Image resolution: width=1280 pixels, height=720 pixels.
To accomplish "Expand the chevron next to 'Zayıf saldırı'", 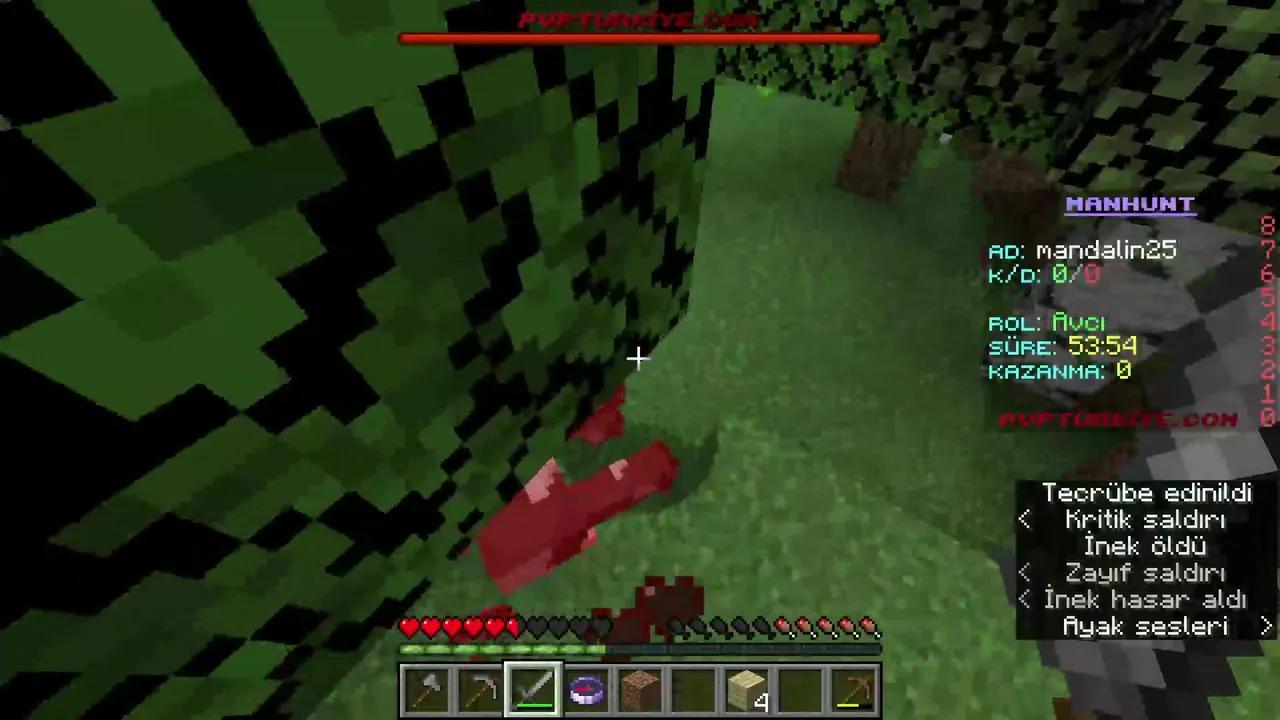I will (1025, 572).
